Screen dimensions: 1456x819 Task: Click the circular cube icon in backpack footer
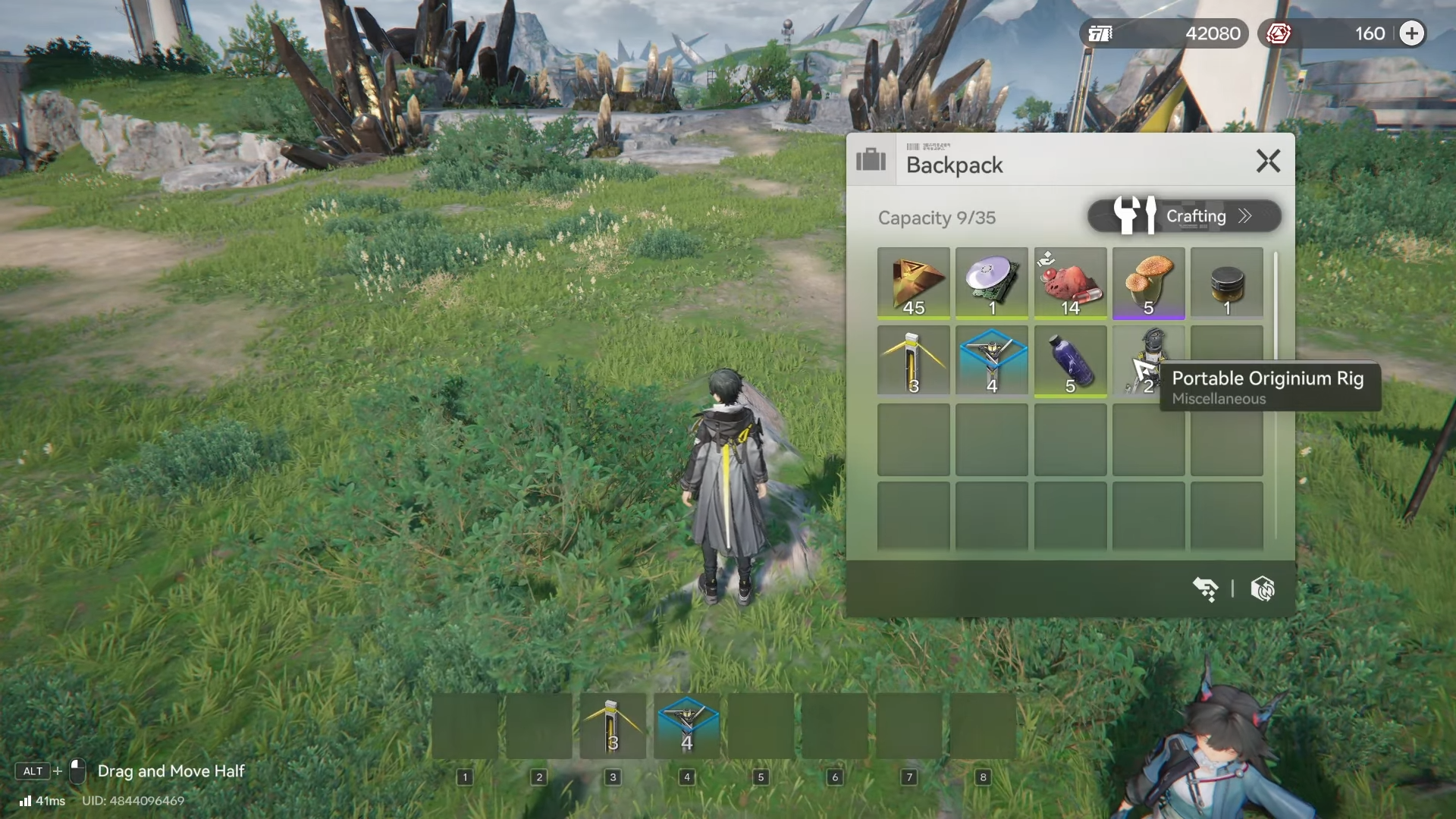[x=1263, y=588]
